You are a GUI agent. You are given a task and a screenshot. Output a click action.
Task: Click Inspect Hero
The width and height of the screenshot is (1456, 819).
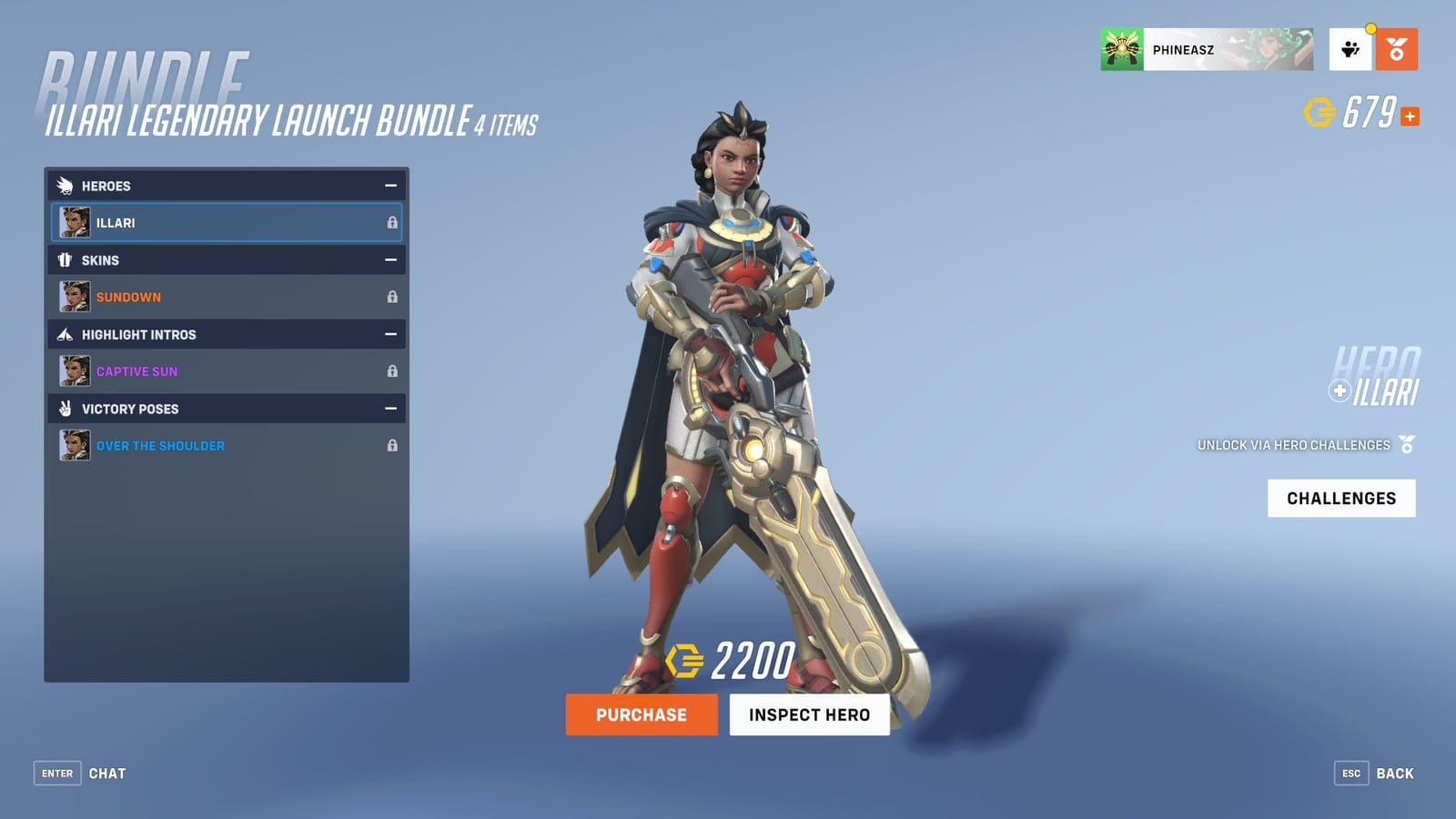pos(809,714)
